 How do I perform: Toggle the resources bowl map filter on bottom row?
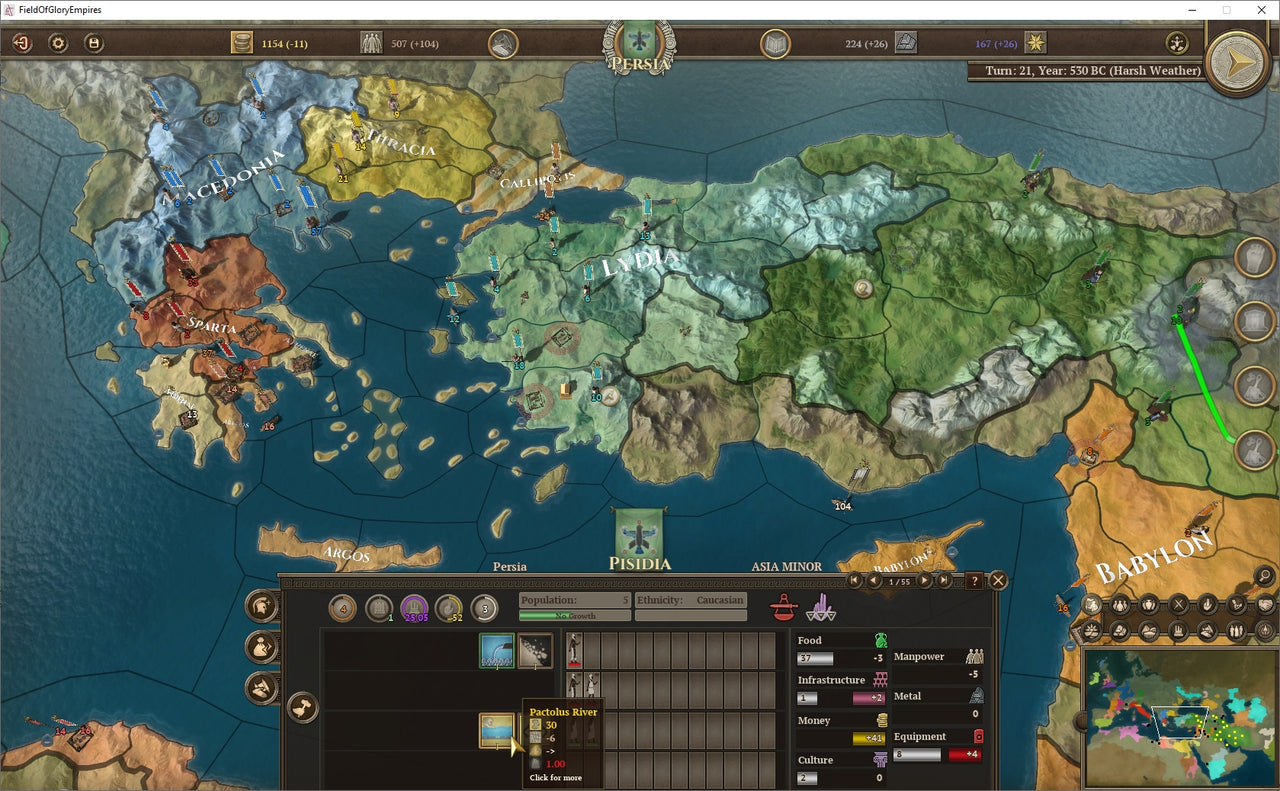click(1149, 631)
